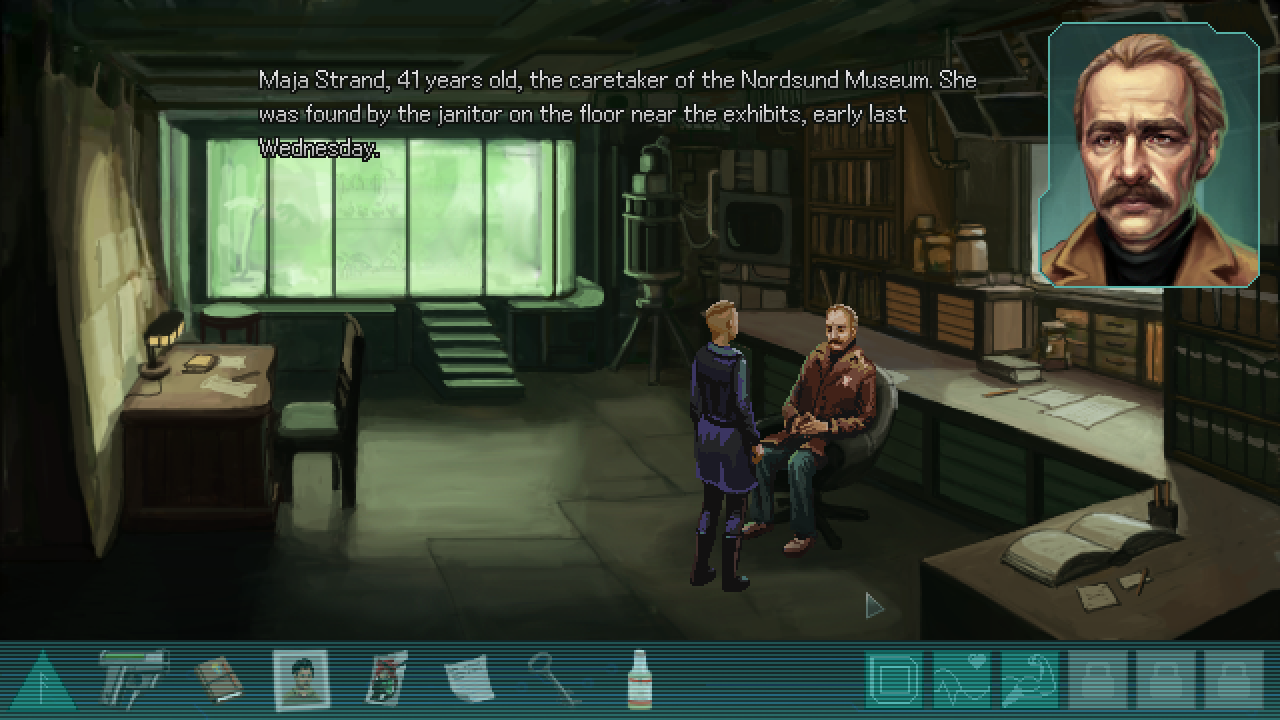
Task: Choose the plastic evidence bag item
Action: [x=385, y=680]
